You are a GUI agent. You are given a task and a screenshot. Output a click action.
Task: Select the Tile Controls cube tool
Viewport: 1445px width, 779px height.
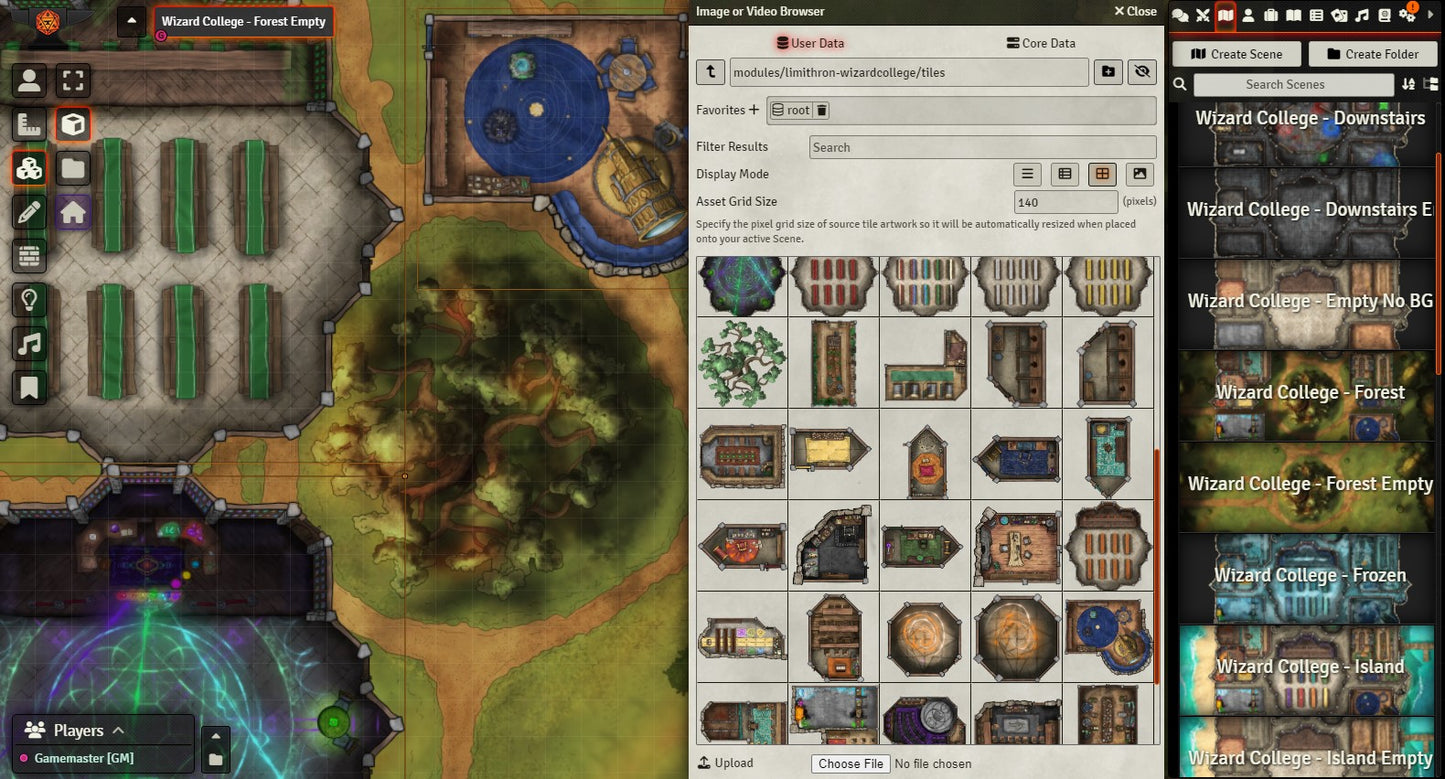(x=73, y=124)
